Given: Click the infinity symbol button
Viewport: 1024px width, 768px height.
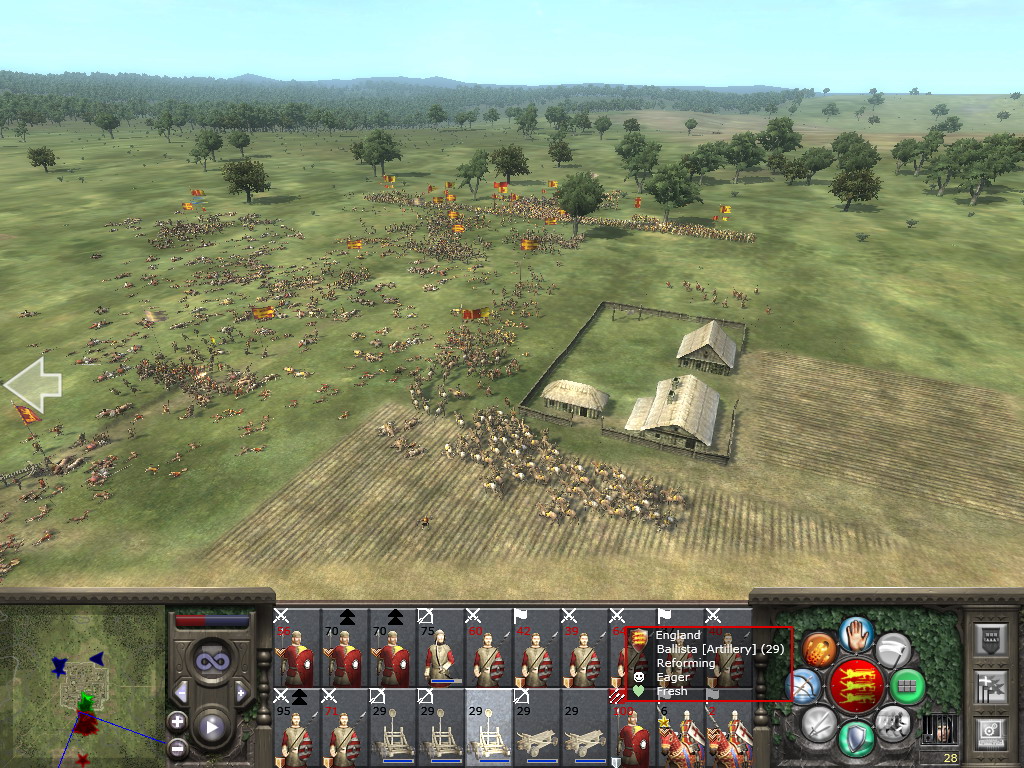Looking at the screenshot, I should [211, 660].
